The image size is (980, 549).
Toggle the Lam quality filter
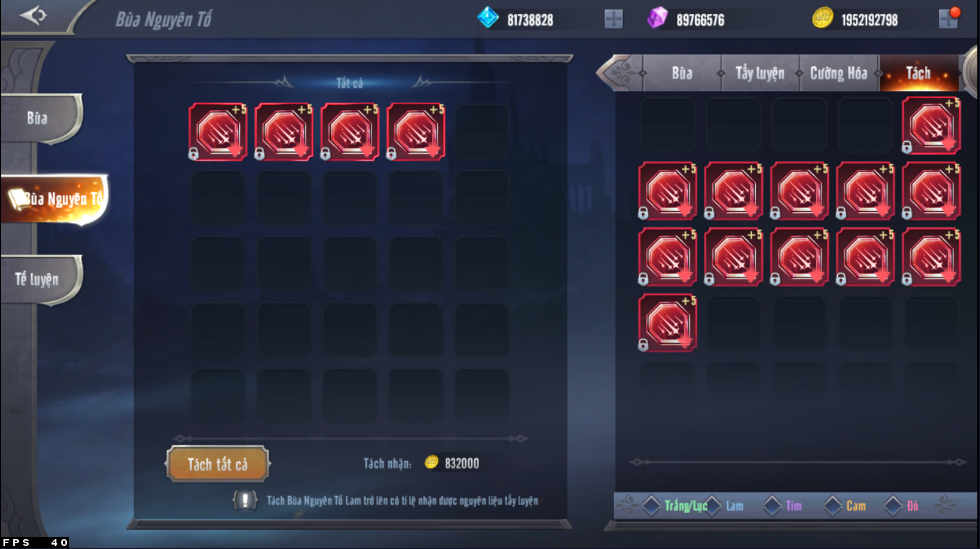[712, 506]
